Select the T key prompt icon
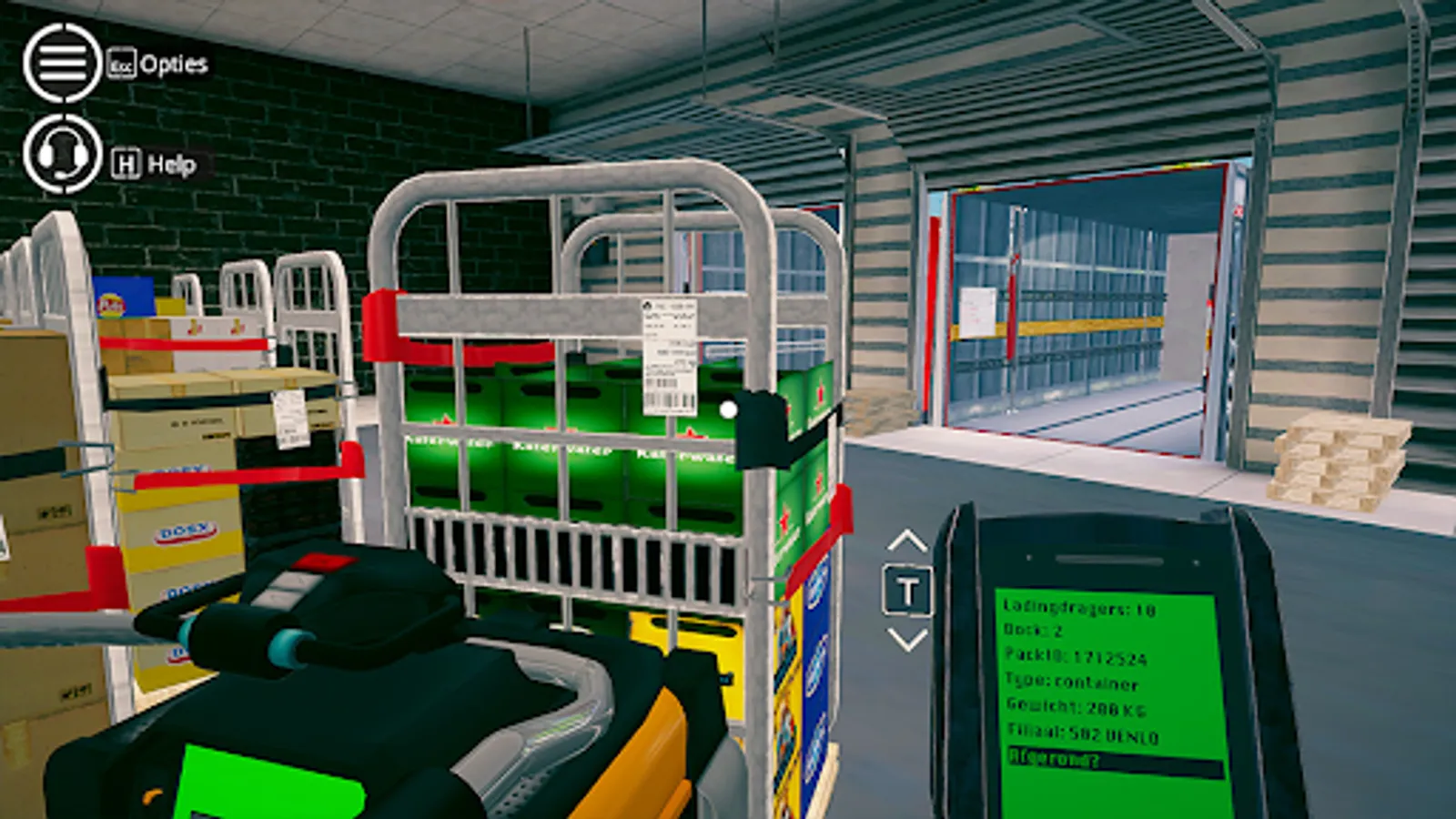Screen dimensions: 1456x819 pyautogui.click(x=905, y=590)
